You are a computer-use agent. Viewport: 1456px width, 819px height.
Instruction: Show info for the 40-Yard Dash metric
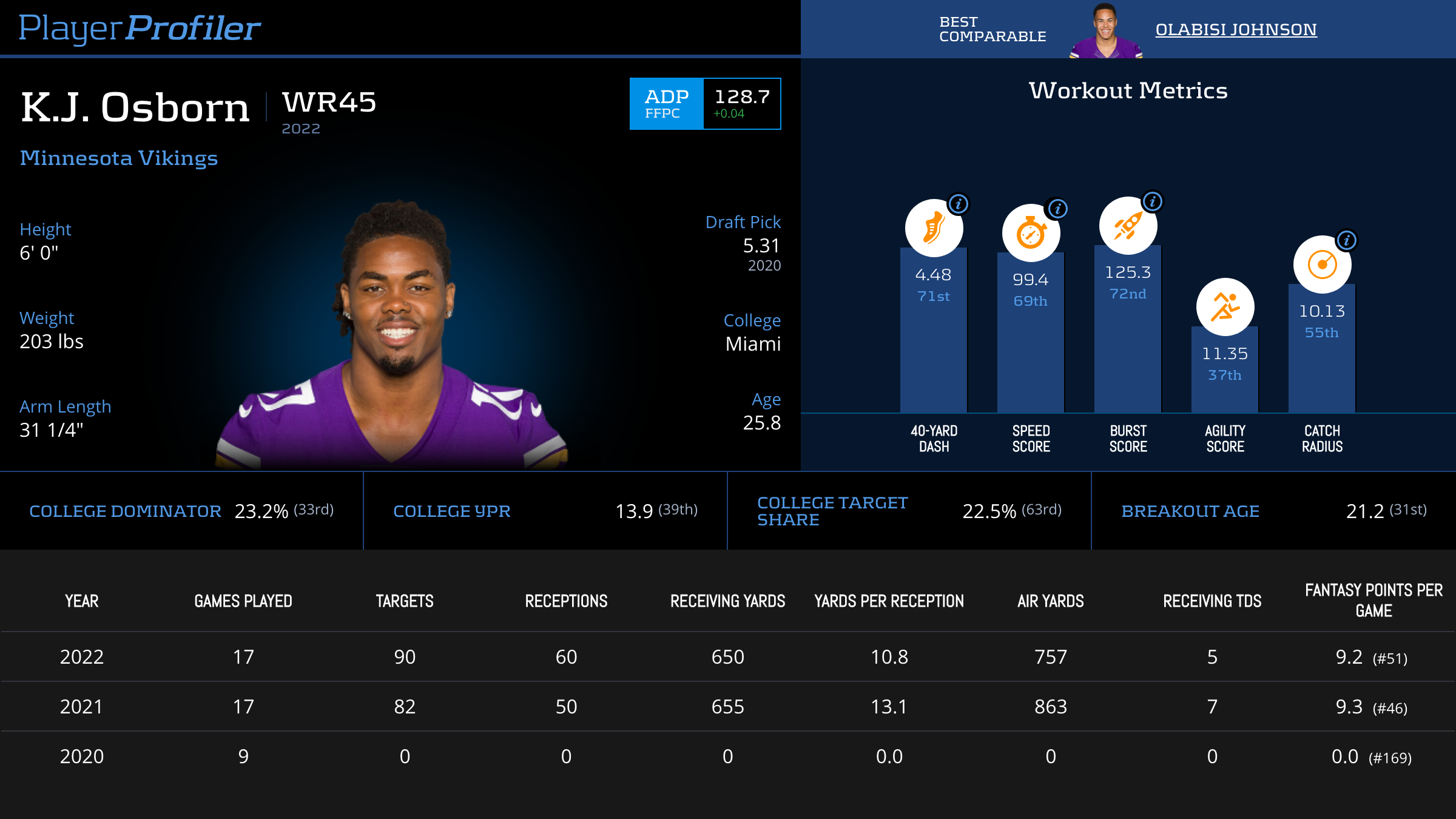click(x=959, y=204)
